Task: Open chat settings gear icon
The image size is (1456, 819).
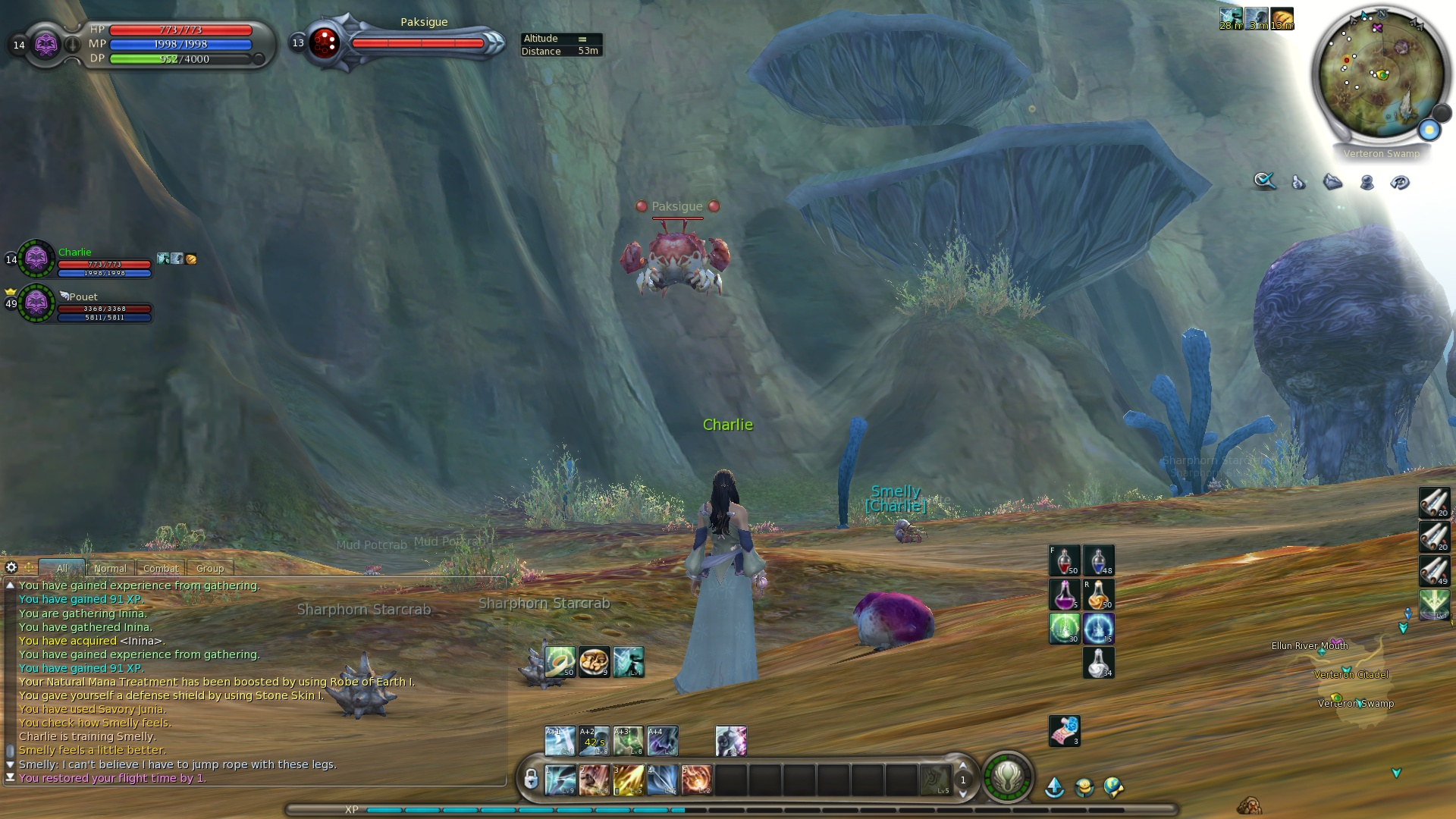Action: tap(11, 567)
